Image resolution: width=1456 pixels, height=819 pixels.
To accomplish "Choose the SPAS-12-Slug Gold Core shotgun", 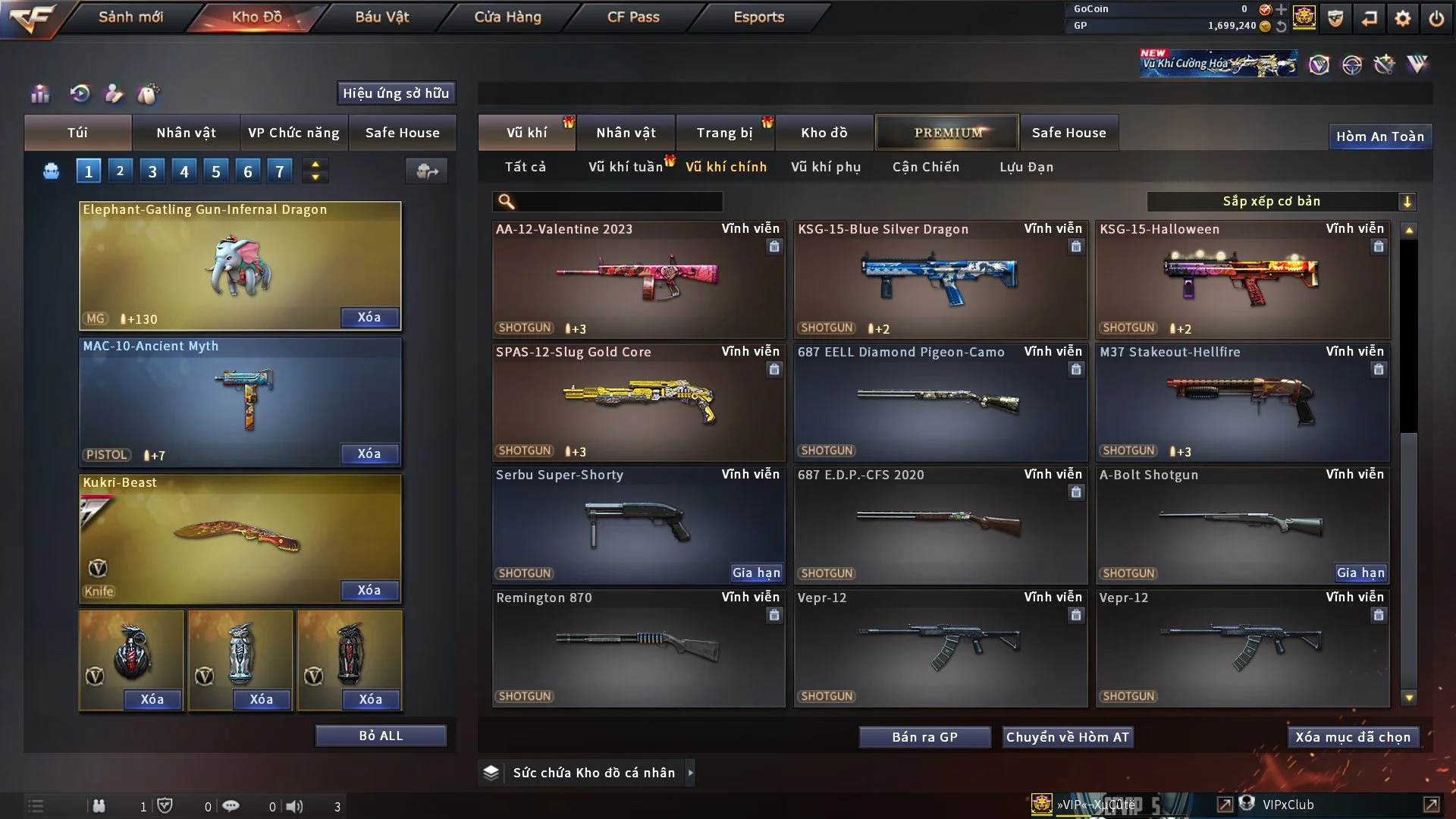I will coord(638,402).
